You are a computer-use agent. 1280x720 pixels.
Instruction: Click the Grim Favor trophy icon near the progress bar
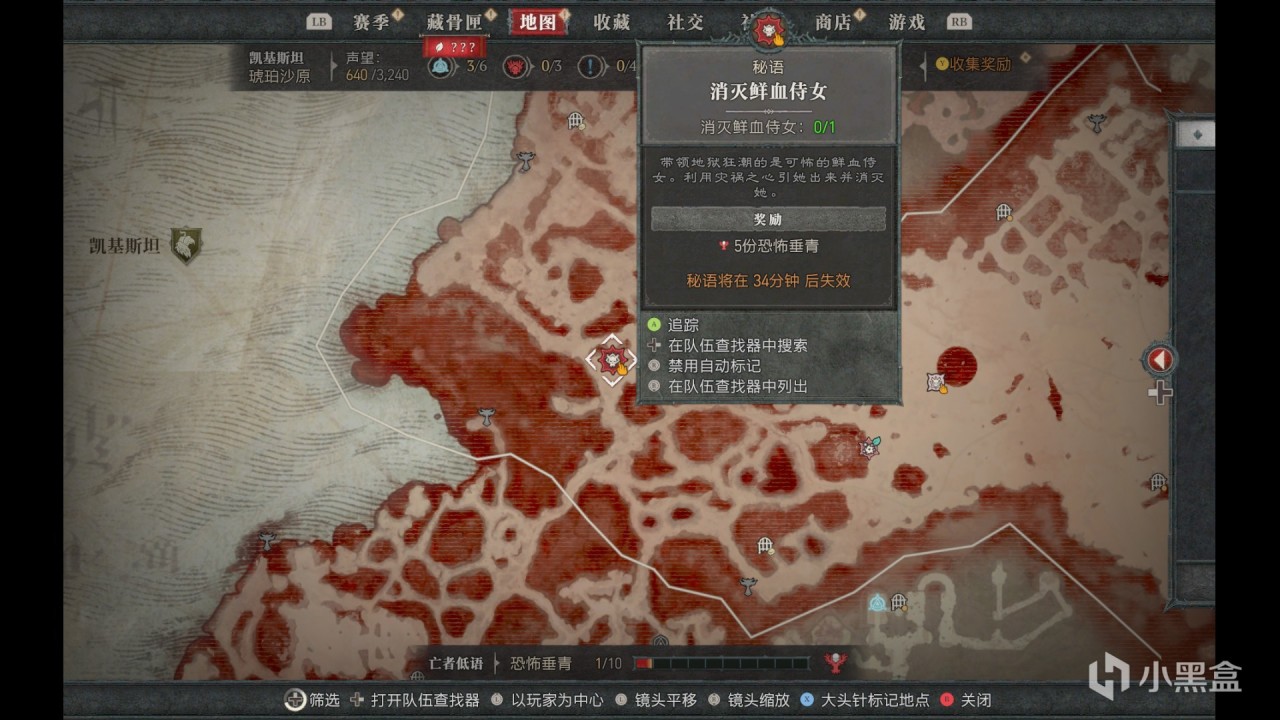click(x=832, y=663)
